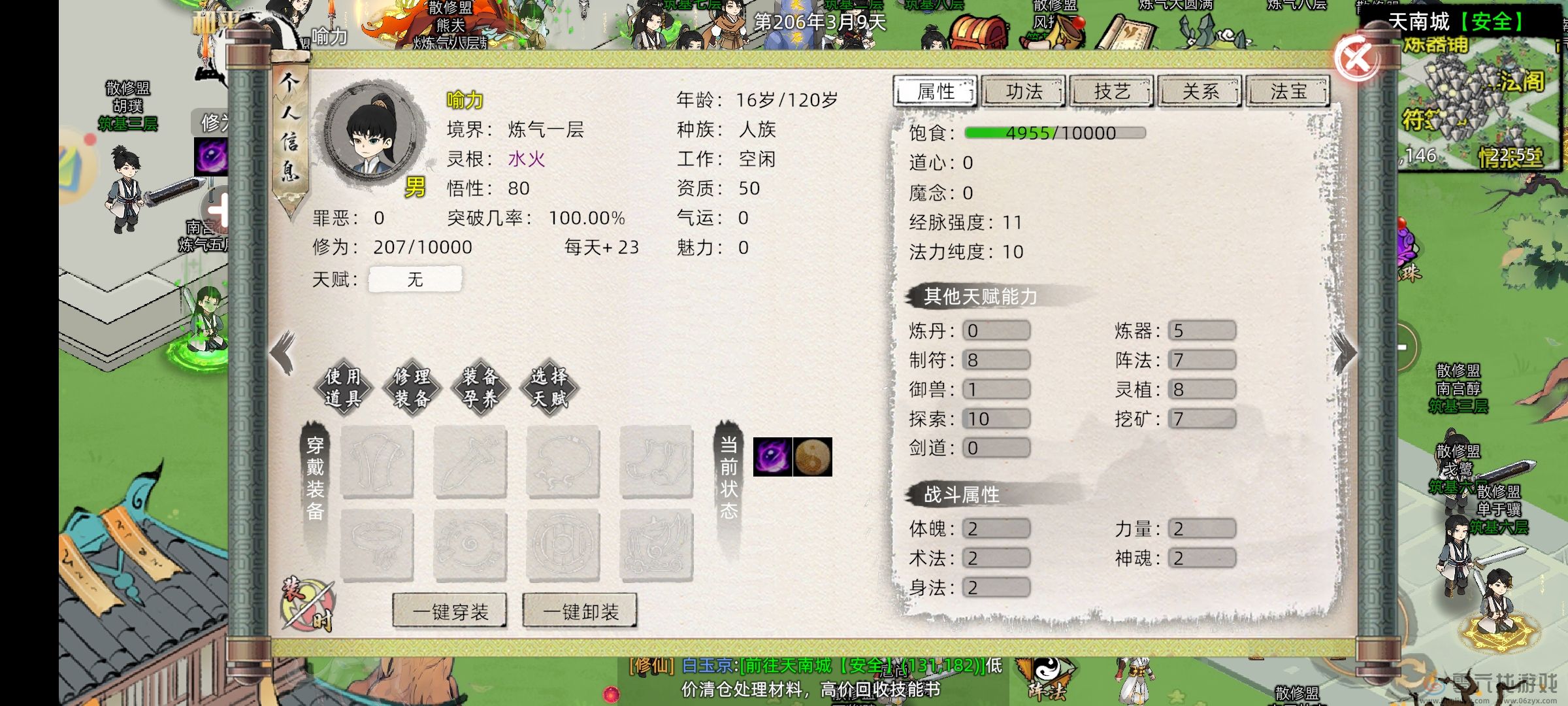Click the empty weapon equipment slot

point(470,461)
